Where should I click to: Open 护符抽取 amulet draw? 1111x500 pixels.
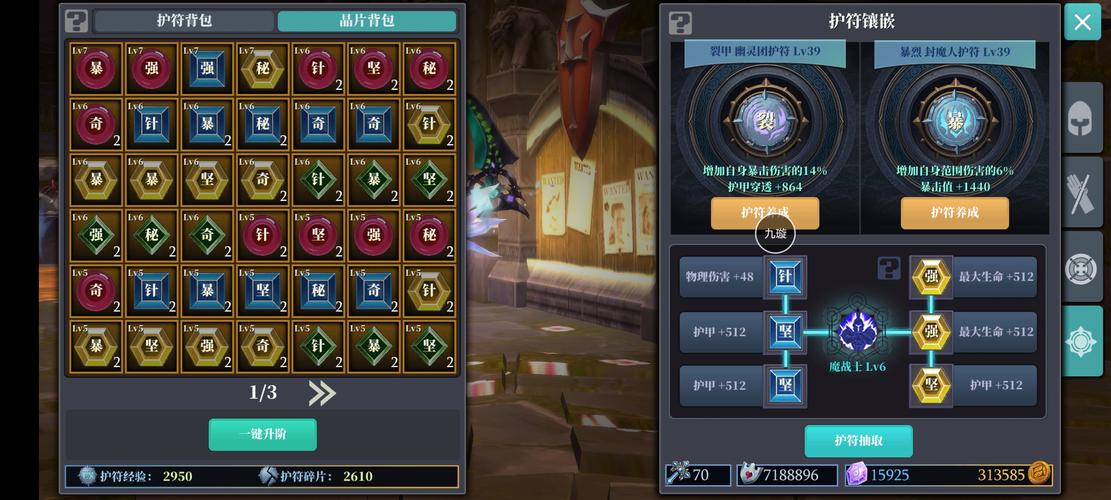point(858,440)
